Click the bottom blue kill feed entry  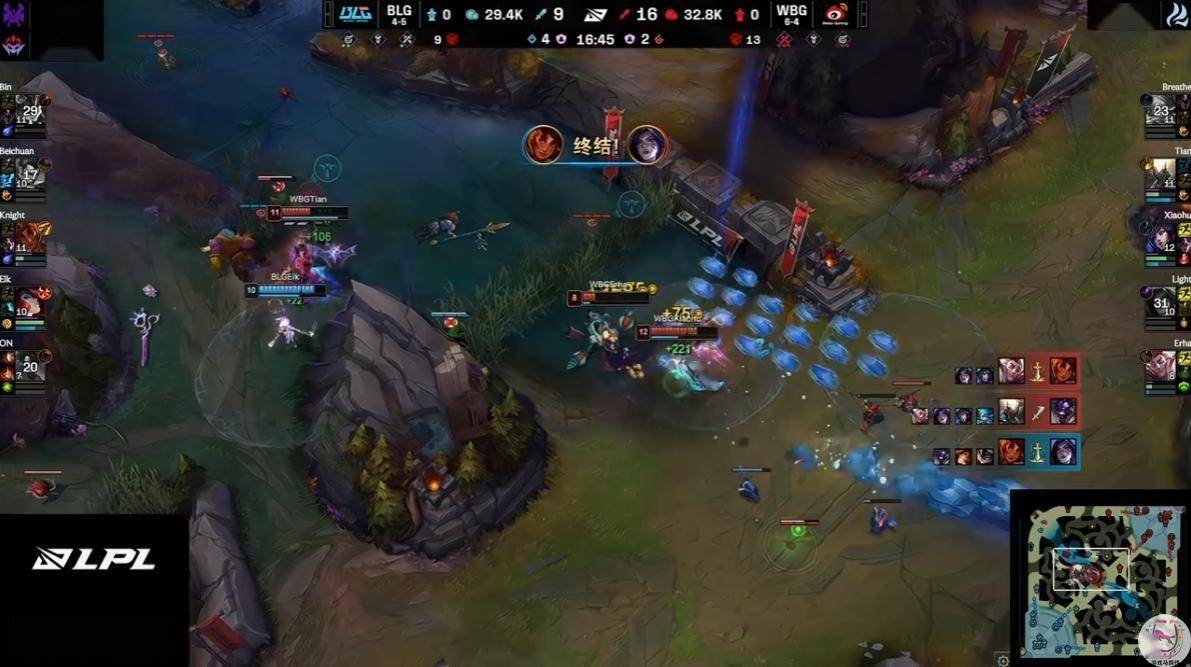point(1004,452)
